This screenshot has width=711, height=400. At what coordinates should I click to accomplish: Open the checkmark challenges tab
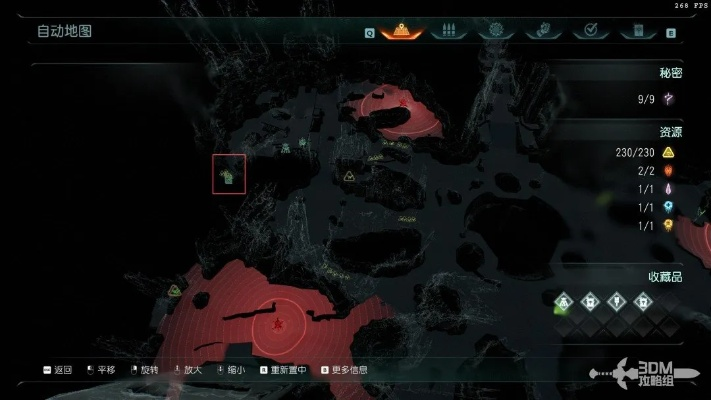click(x=590, y=30)
